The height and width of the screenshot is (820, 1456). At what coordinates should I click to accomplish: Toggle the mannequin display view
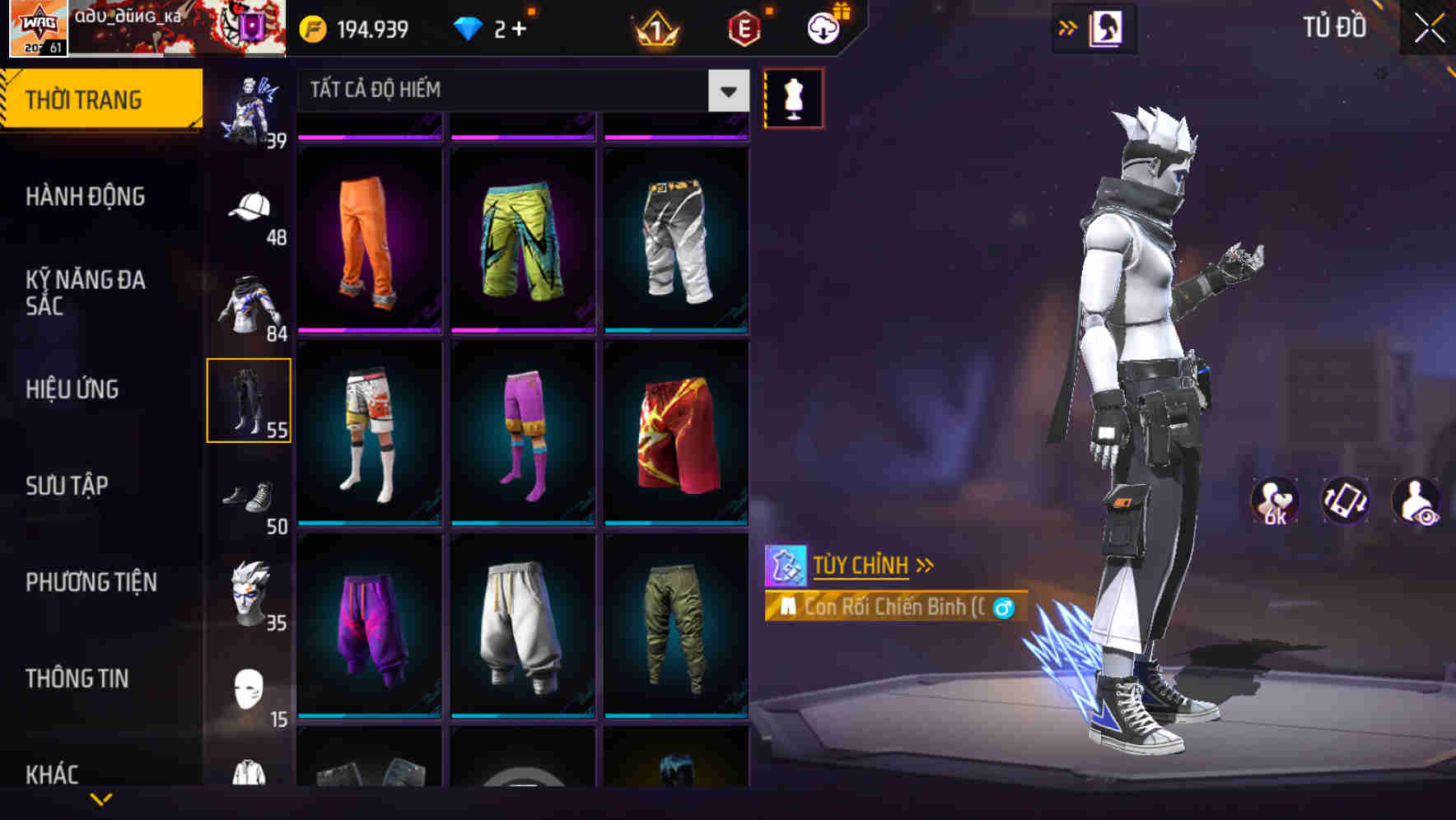coord(793,97)
